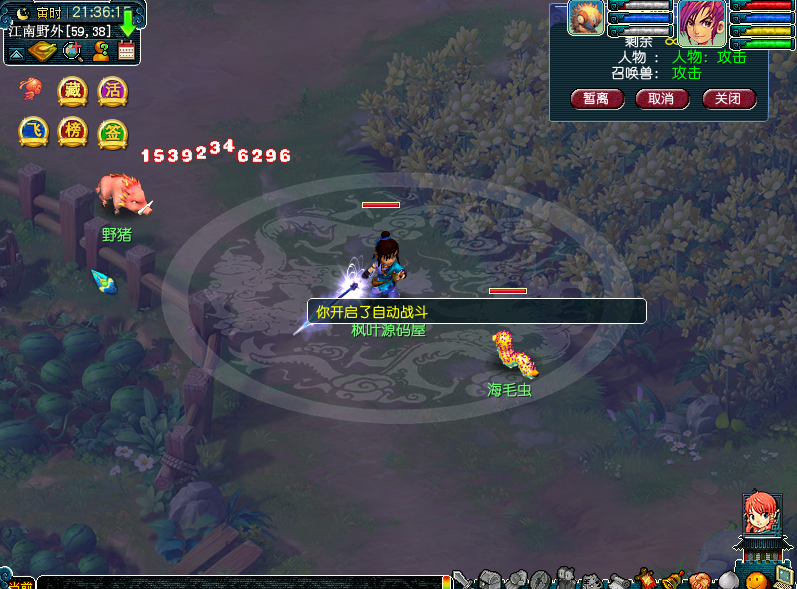Select the summoned pet portrait
Screen dimensions: 797x589
(x=586, y=18)
